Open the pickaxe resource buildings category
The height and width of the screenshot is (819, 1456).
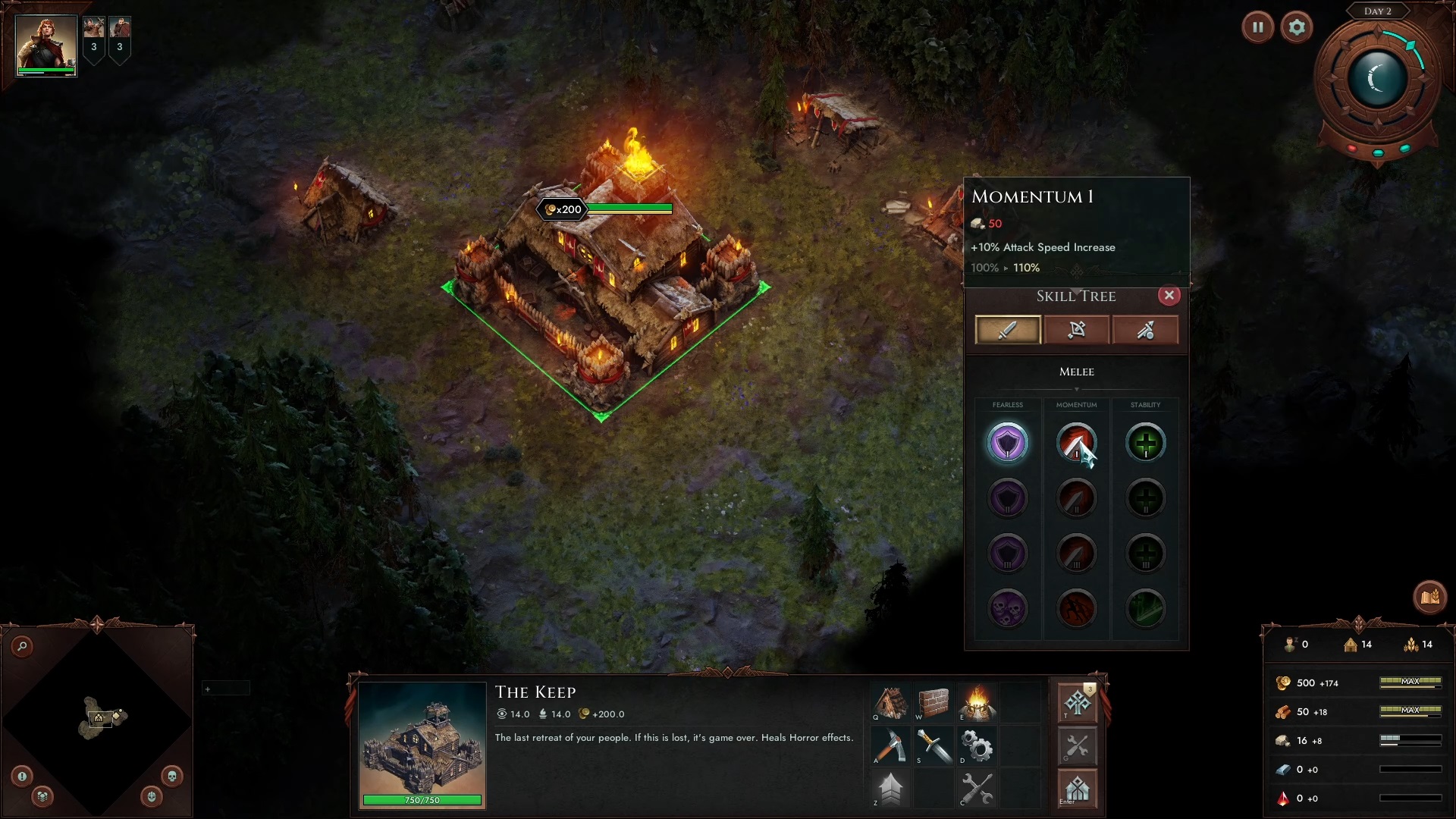point(890,746)
